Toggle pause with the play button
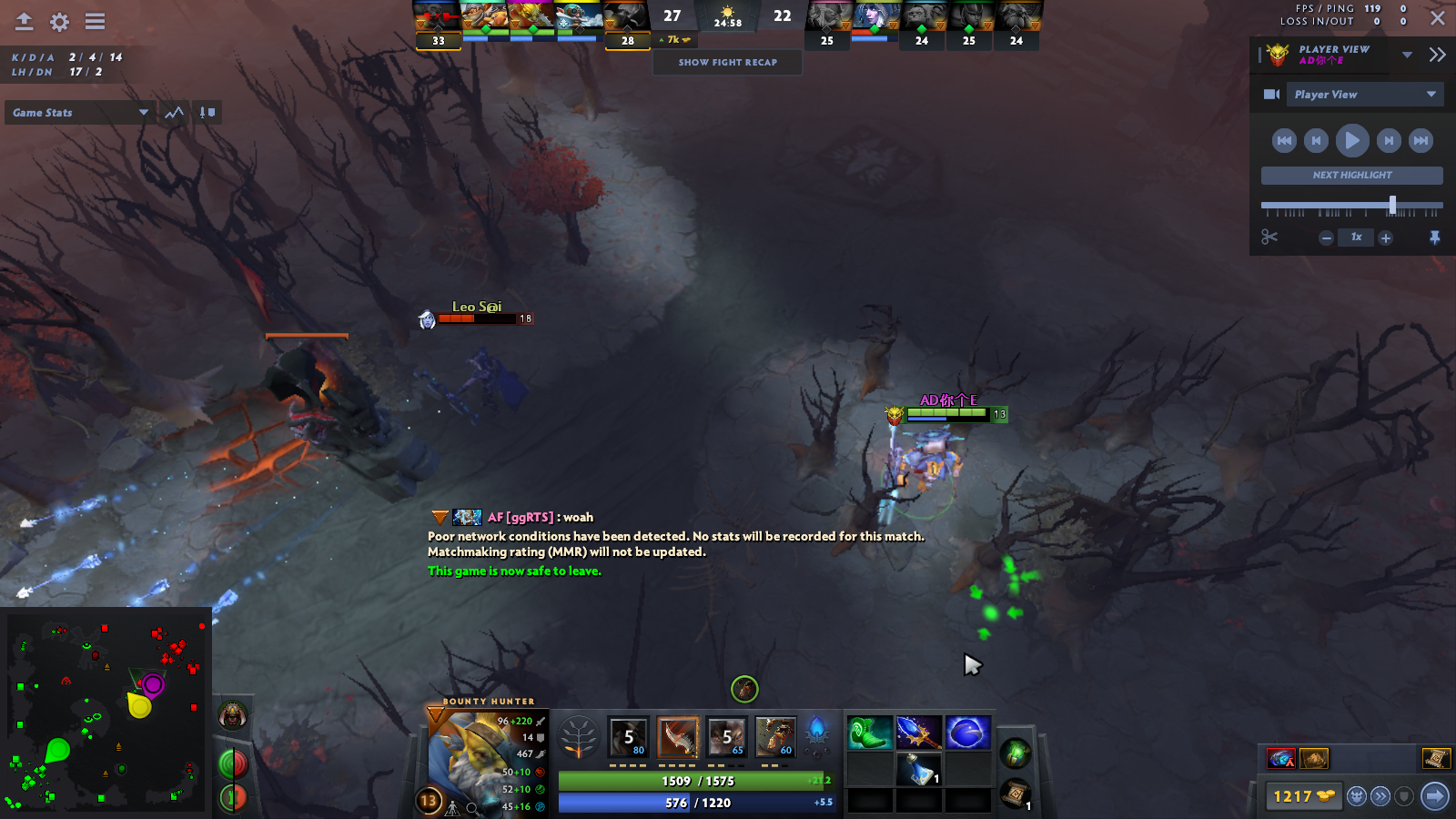 click(x=1353, y=140)
